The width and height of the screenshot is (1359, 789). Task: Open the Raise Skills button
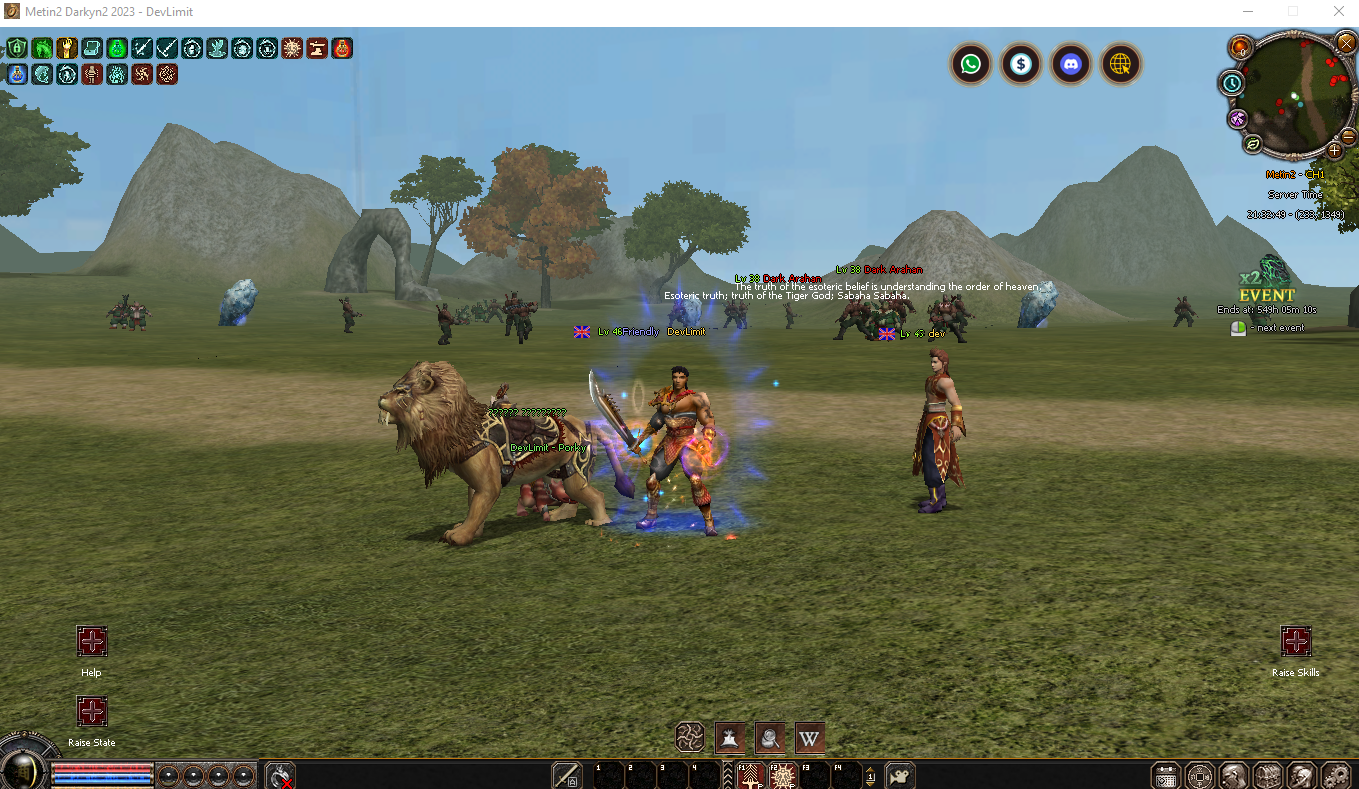tap(1295, 641)
